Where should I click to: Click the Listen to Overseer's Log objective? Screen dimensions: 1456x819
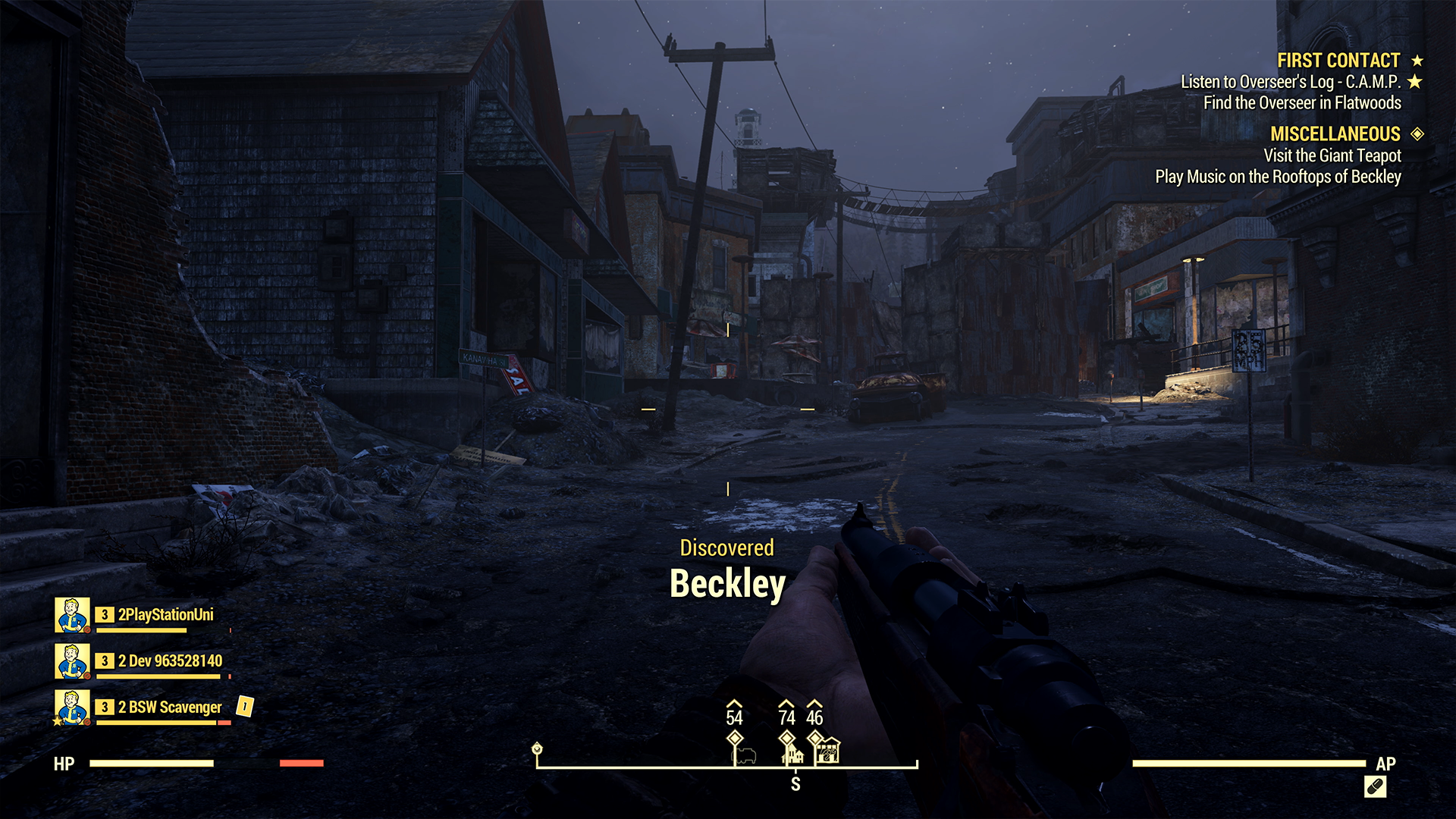pyautogui.click(x=1290, y=82)
